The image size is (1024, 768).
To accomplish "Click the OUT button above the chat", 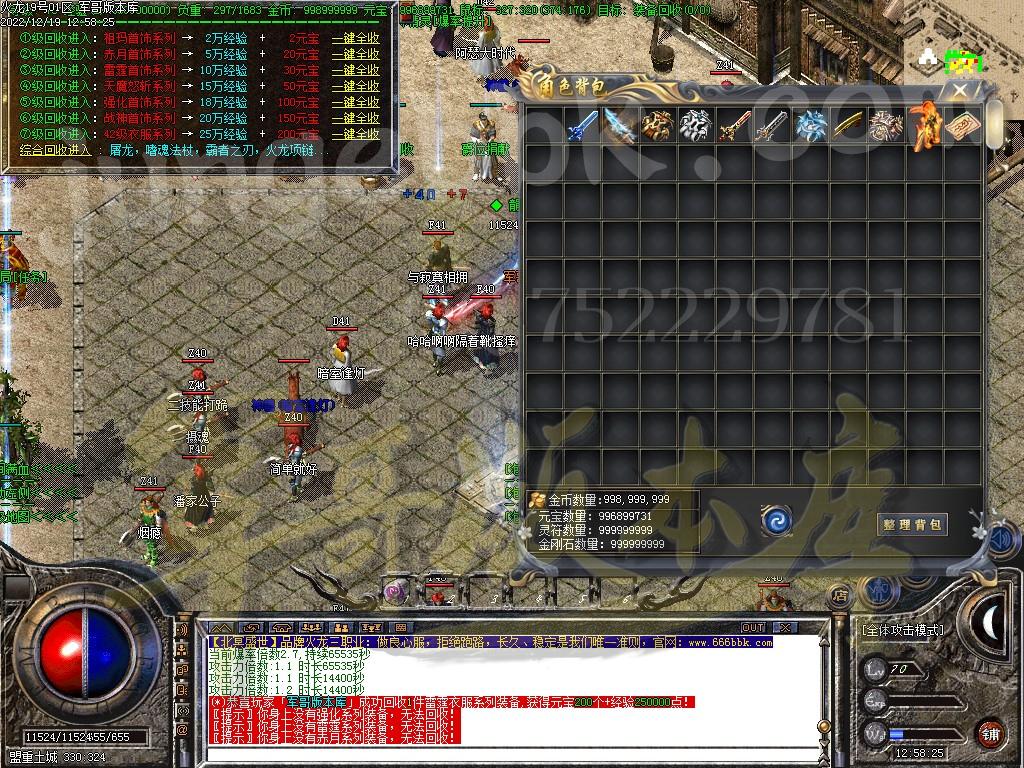I will (752, 627).
